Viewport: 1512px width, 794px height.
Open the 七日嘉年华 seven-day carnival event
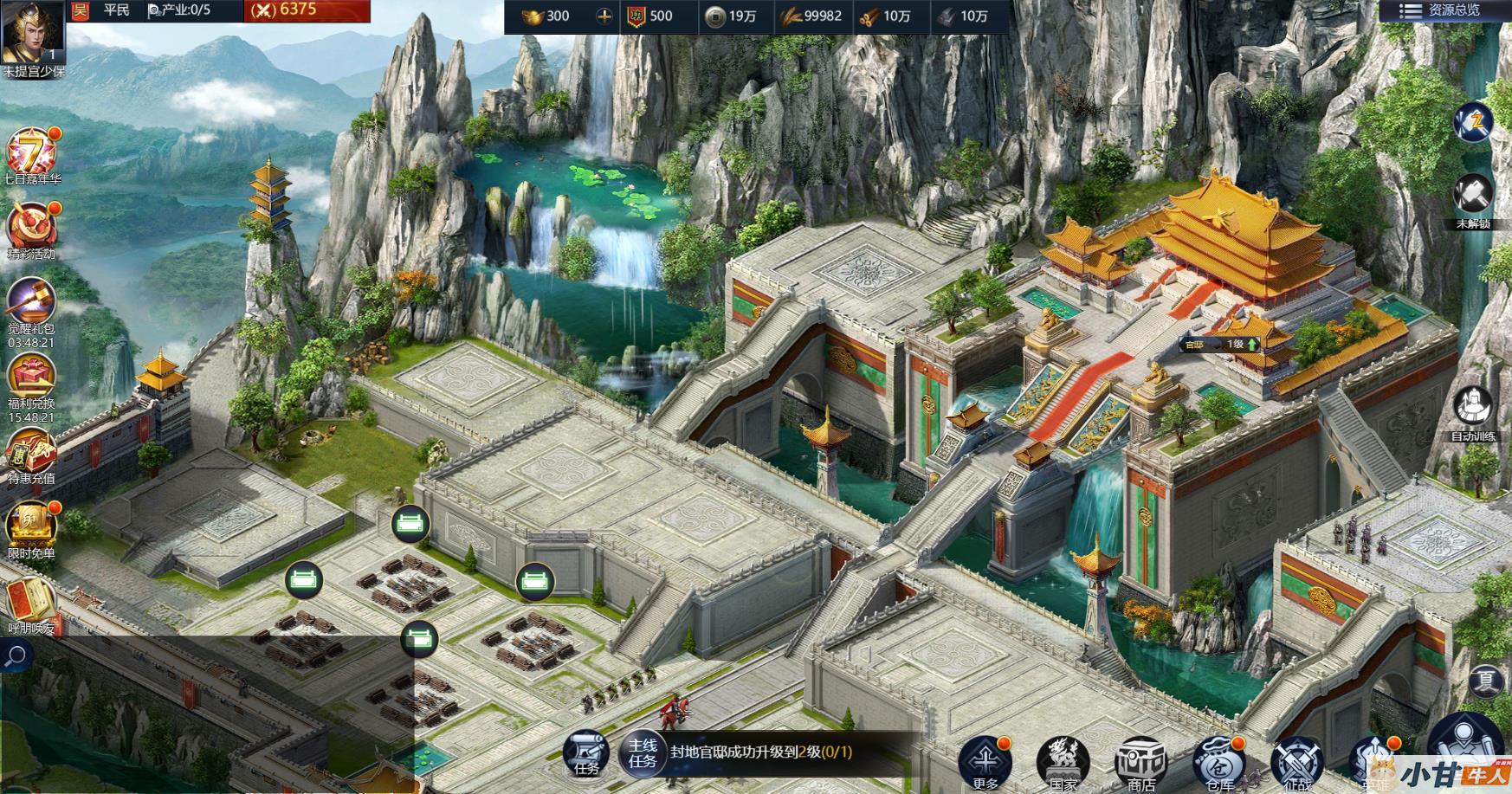pos(31,153)
